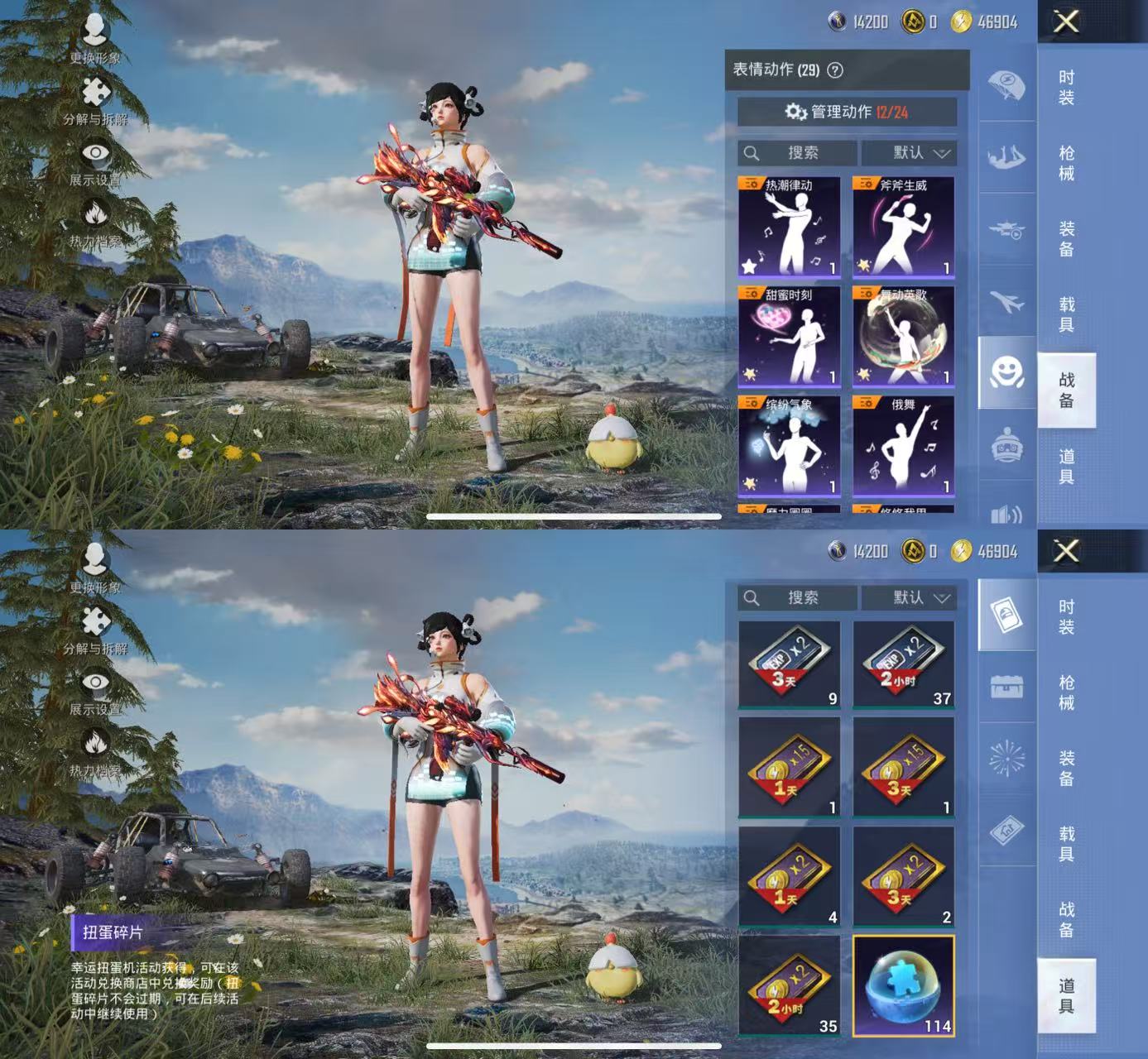The image size is (1148, 1059).
Task: Open the emote smiley panel icon
Action: pos(1006,372)
